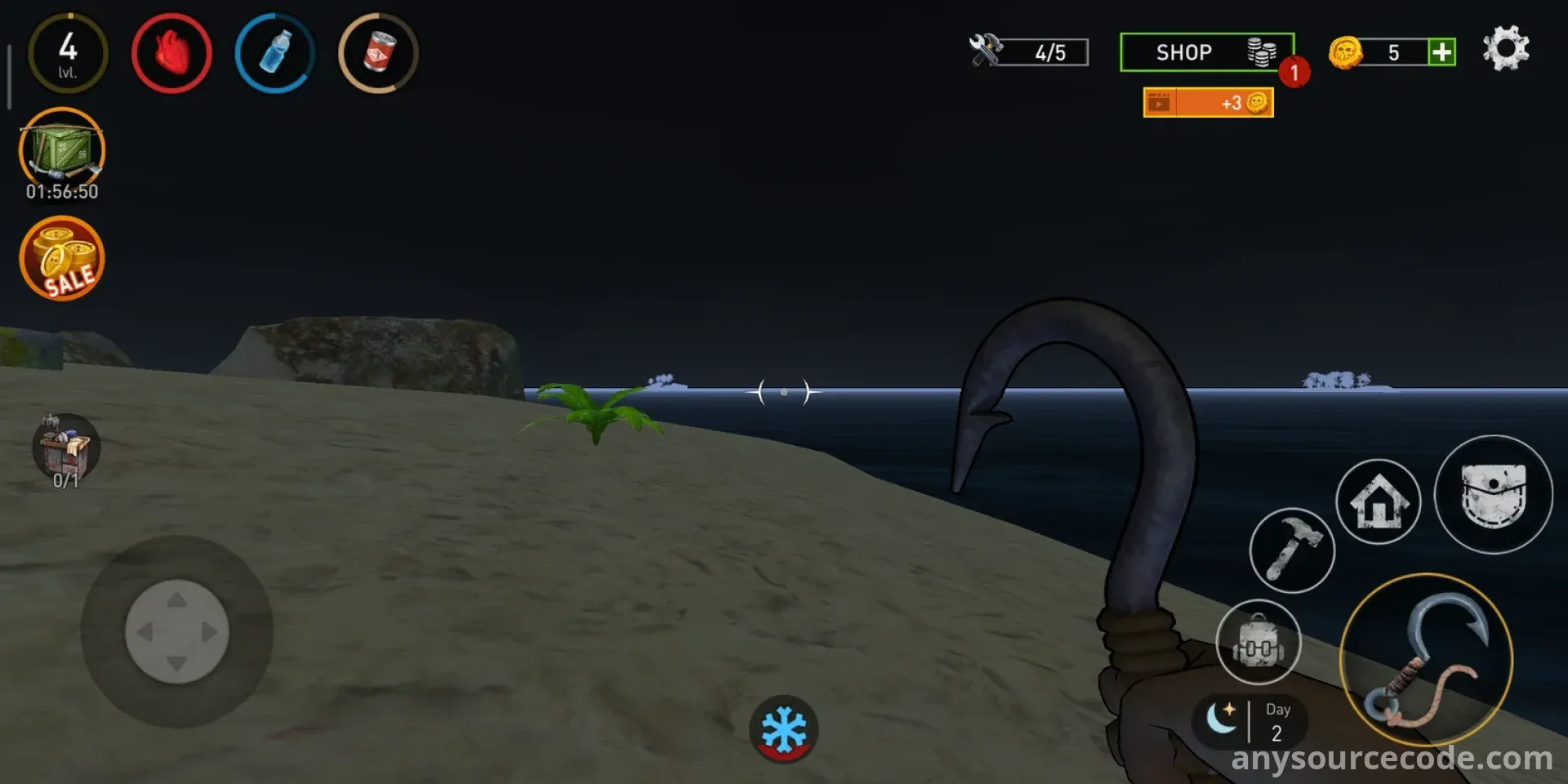Tap the wrench and hammer tools counter
1568x784 pixels.
(x=1029, y=52)
